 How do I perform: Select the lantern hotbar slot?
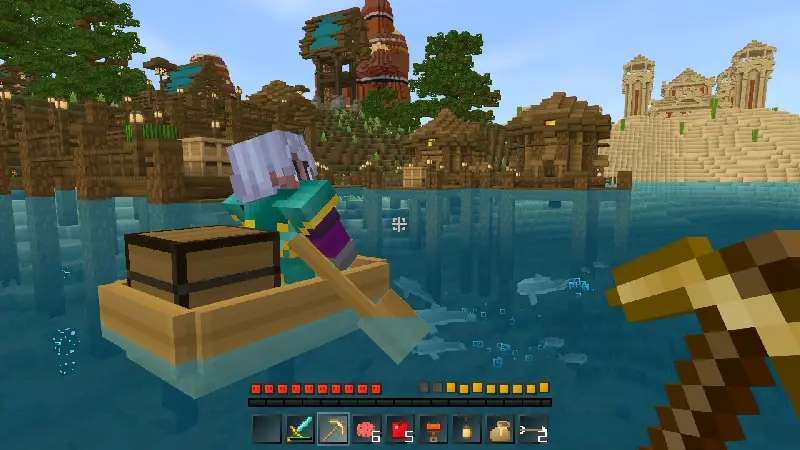pyautogui.click(x=465, y=429)
